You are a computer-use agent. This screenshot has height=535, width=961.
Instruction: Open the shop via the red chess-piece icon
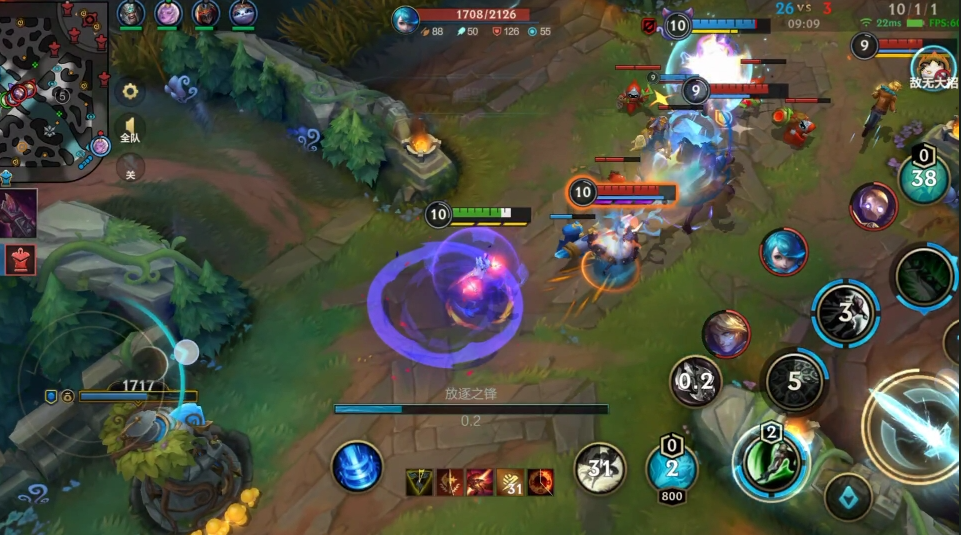(x=20, y=259)
